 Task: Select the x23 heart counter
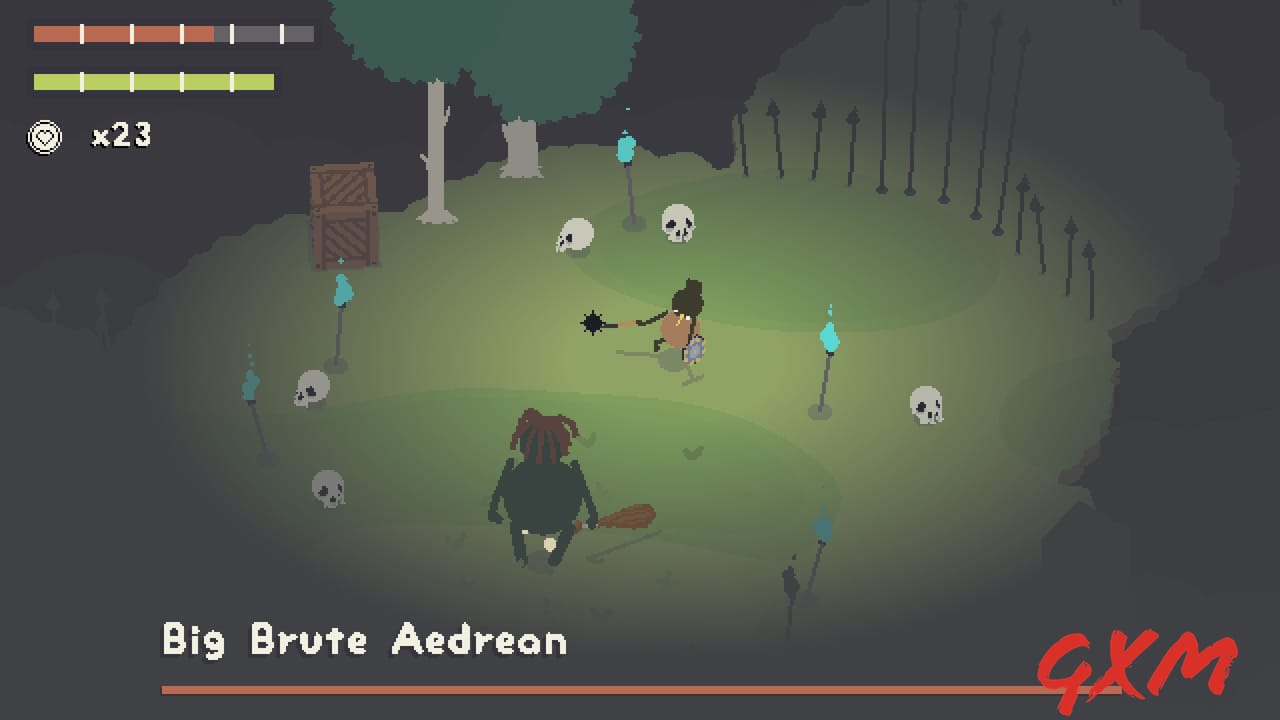[119, 135]
